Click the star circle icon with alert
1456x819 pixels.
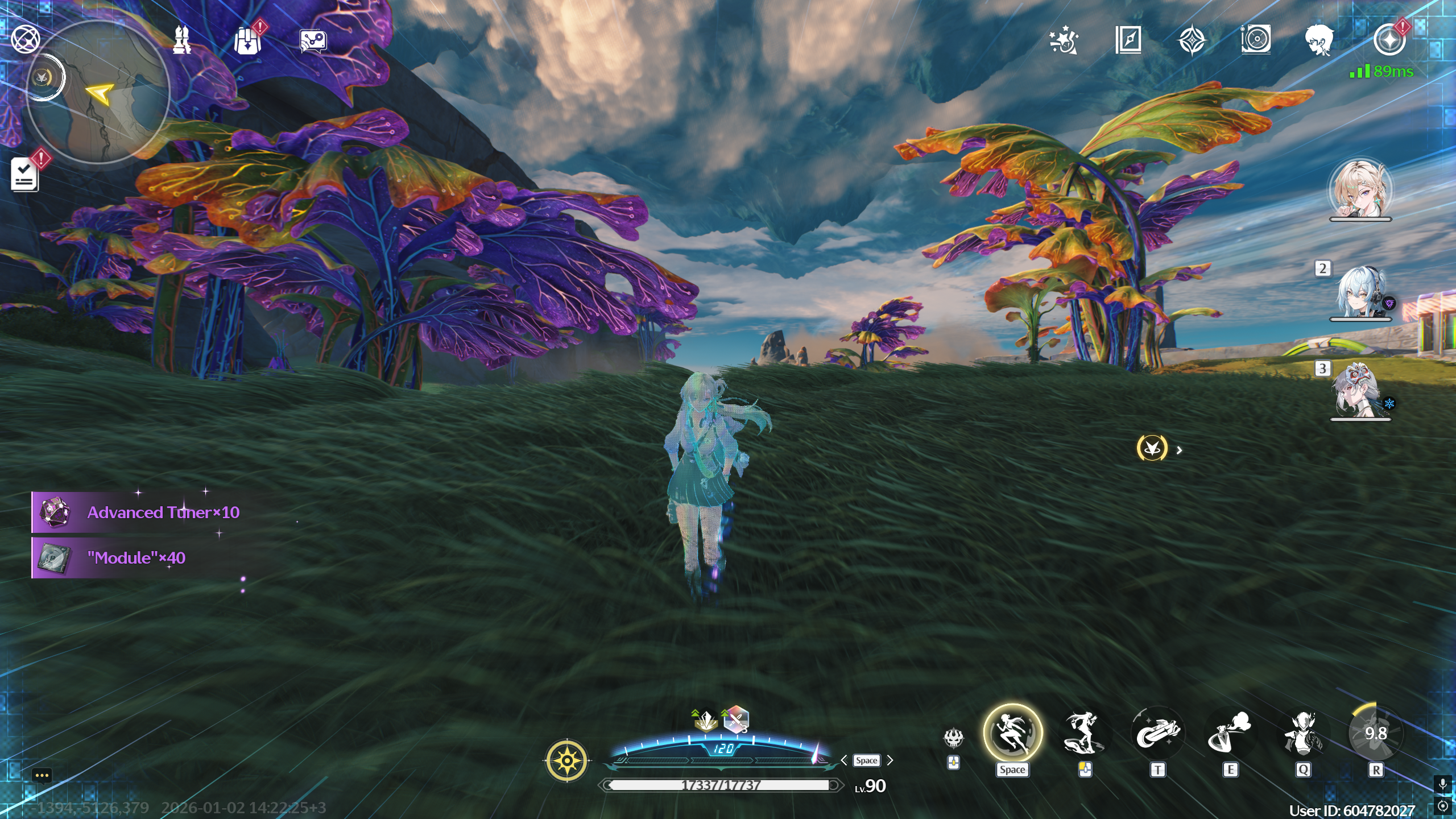(1389, 40)
